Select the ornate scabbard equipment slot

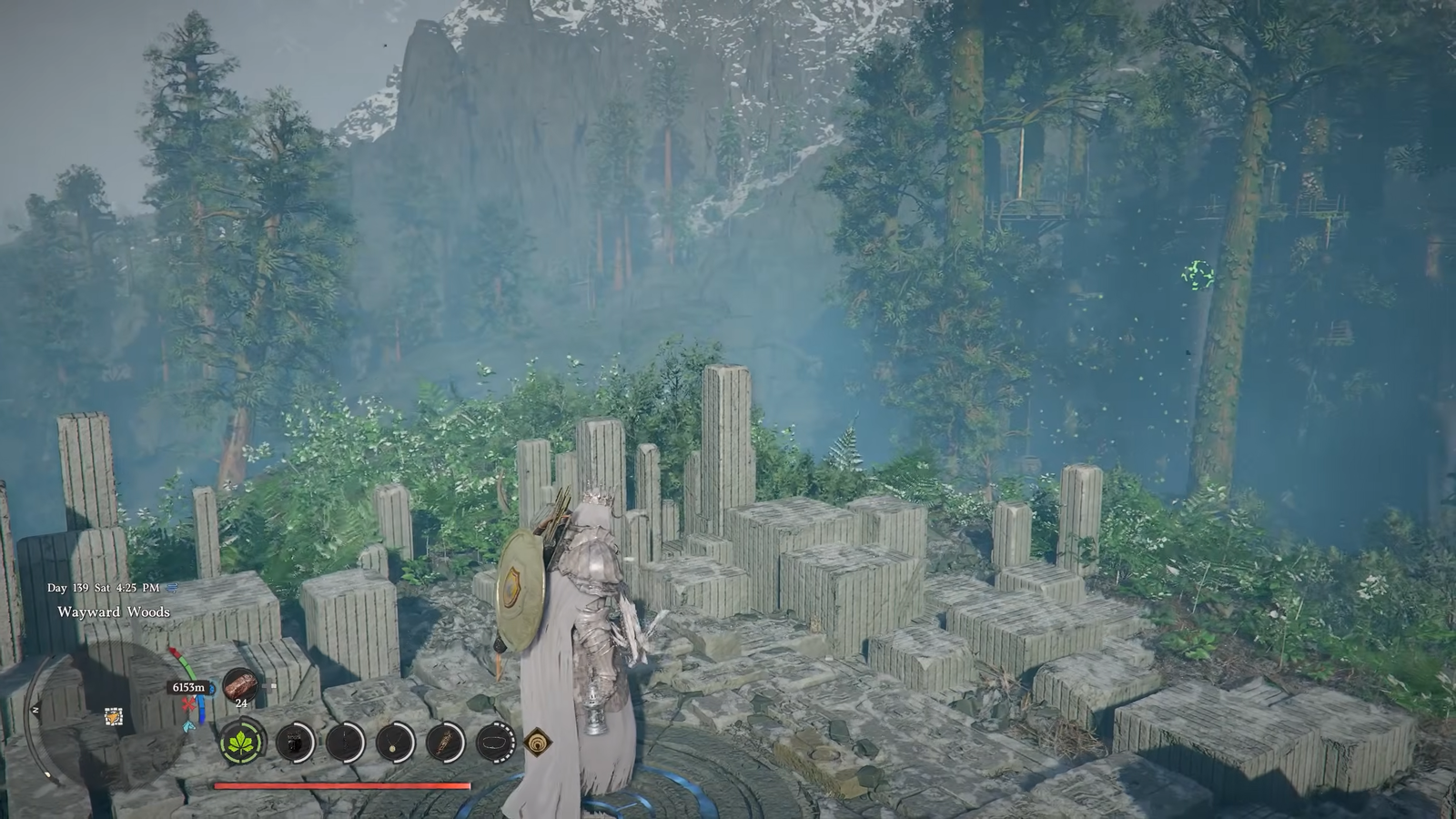pos(446,743)
